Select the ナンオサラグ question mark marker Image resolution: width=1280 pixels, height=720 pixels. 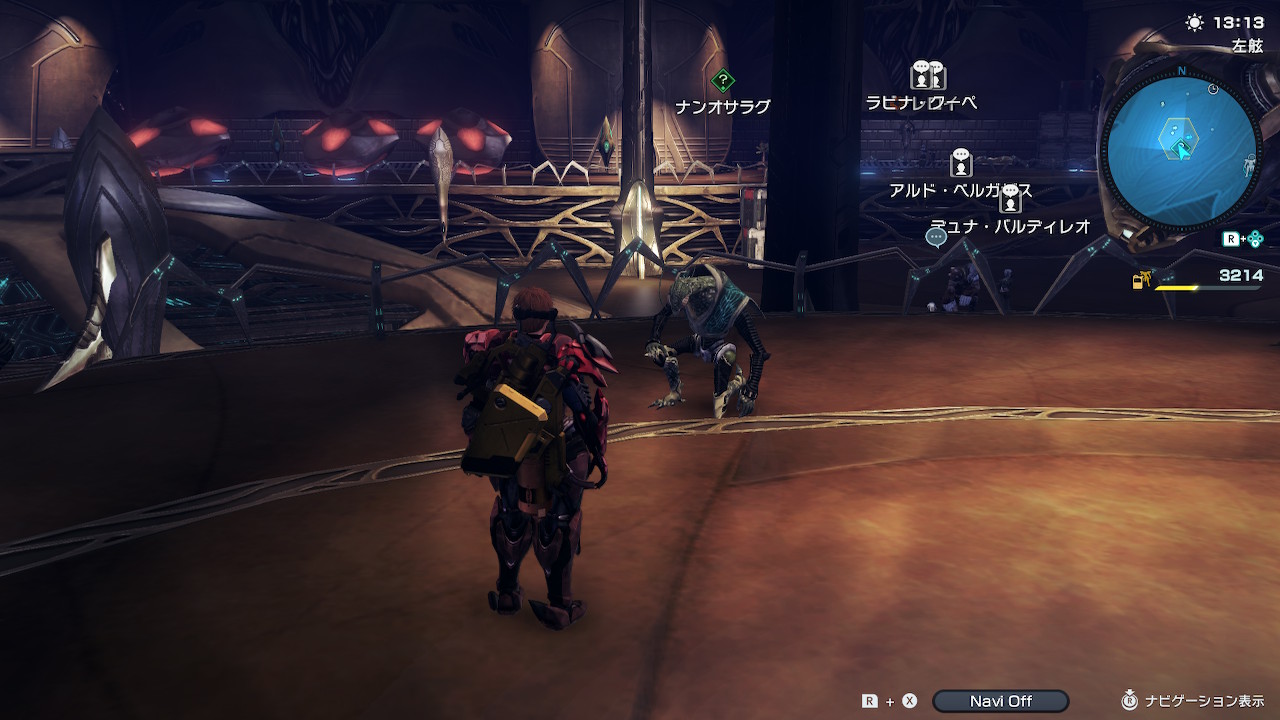723,80
